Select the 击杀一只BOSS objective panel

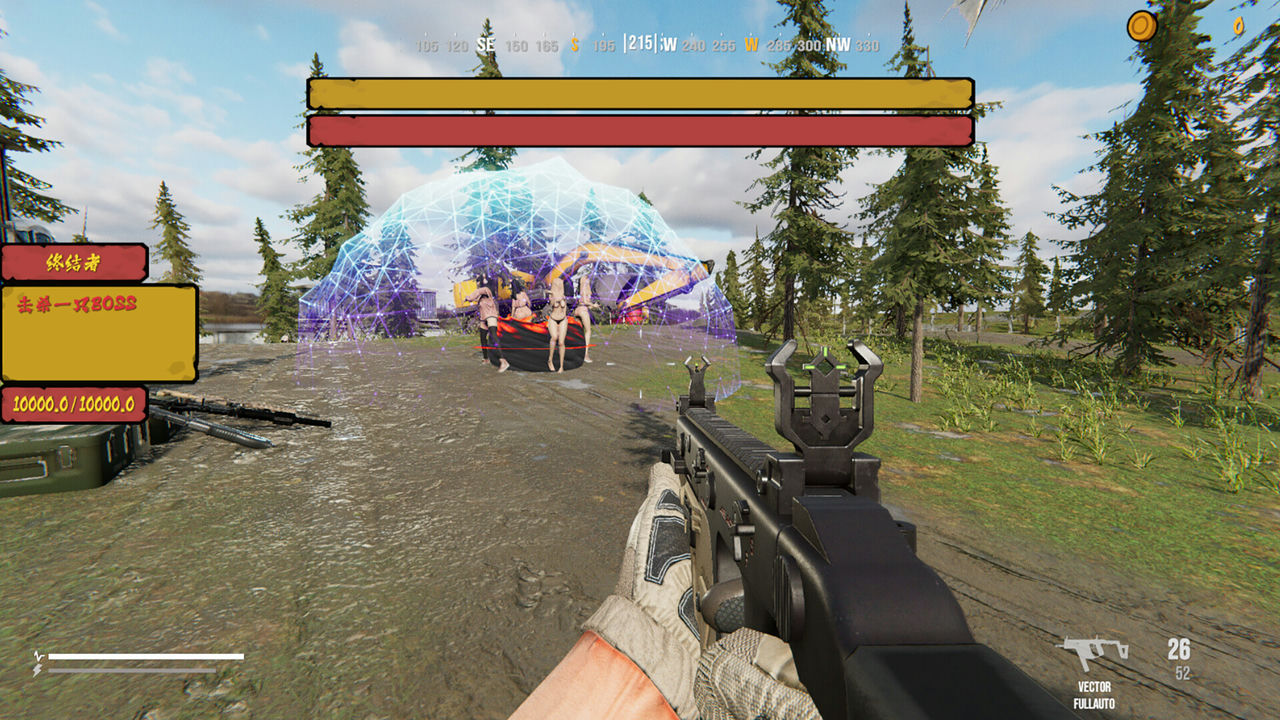99,333
